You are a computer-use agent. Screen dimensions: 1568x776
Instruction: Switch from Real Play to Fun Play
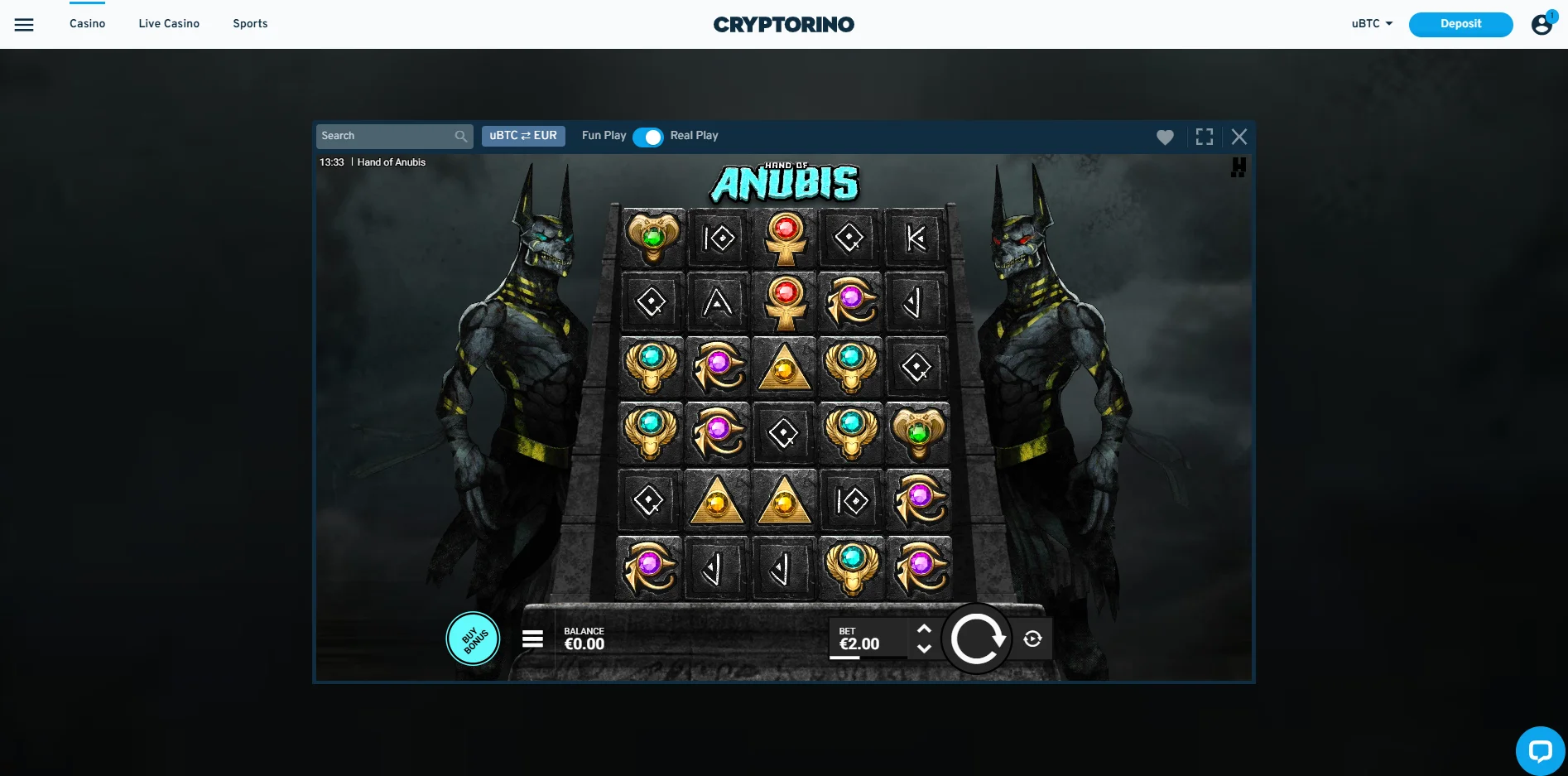(x=649, y=137)
